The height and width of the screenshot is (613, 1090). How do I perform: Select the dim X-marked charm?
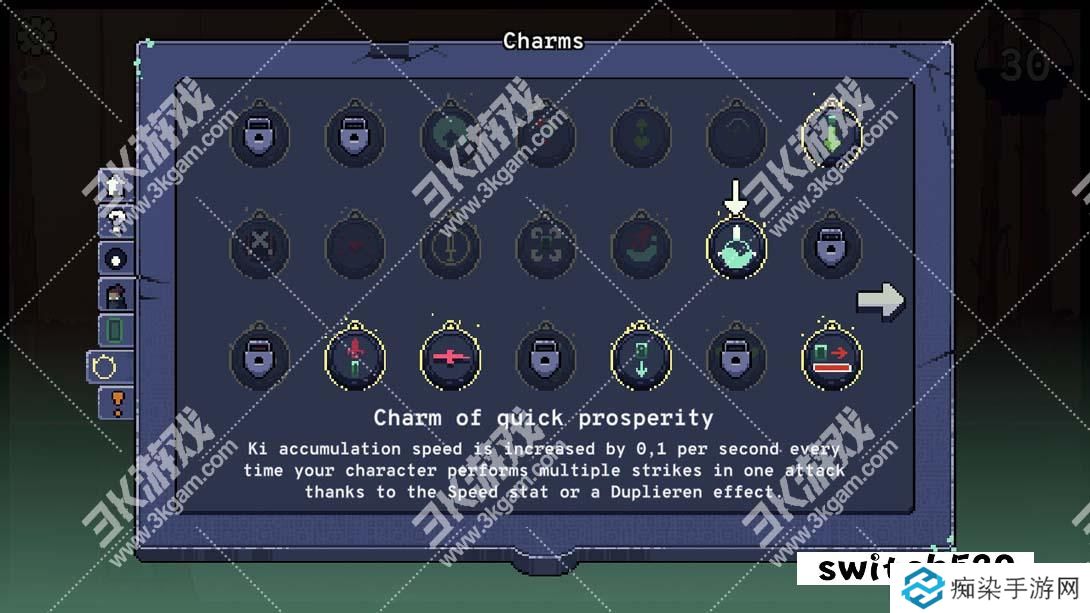click(260, 246)
